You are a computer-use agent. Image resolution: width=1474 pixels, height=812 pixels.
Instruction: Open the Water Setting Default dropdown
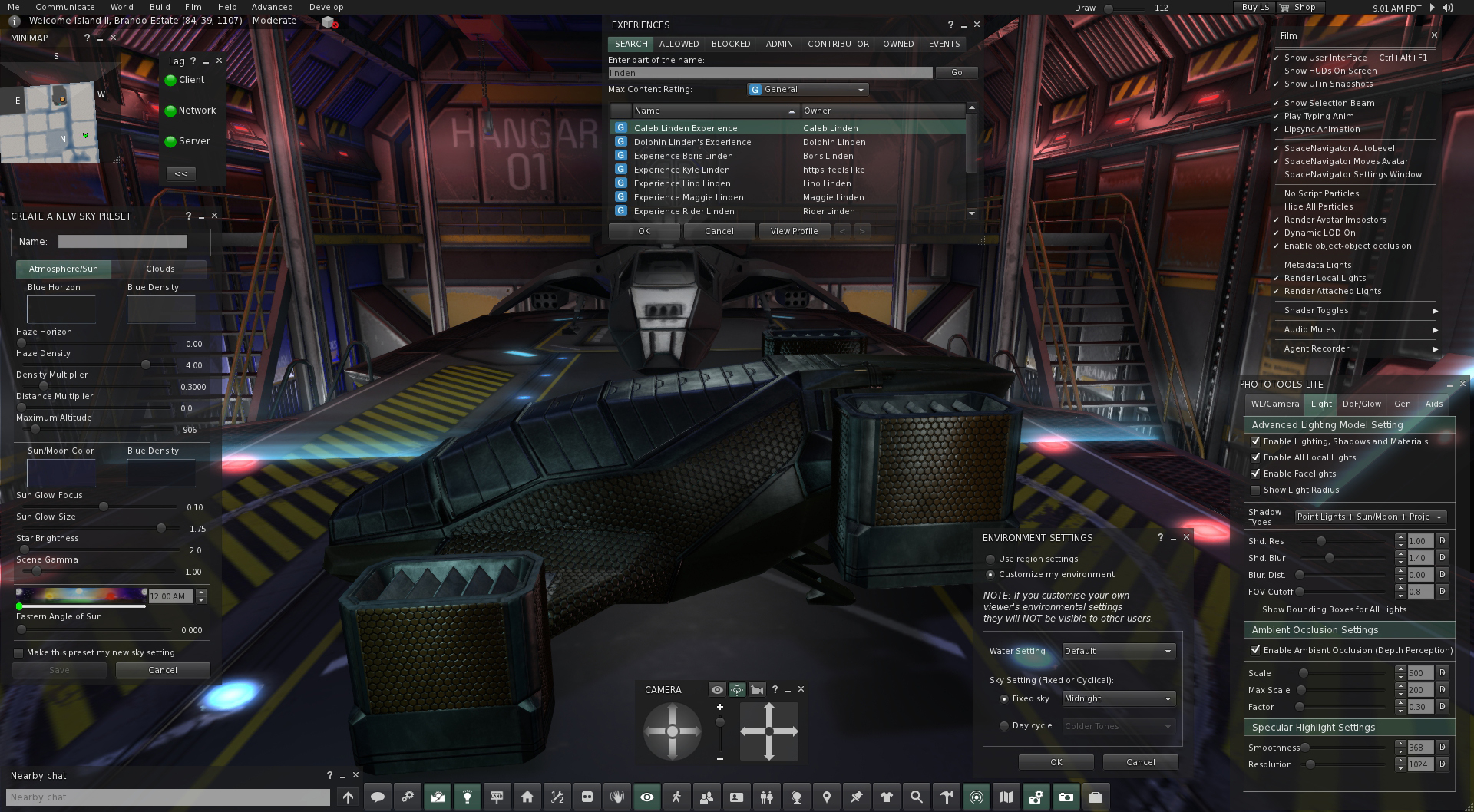point(1118,651)
